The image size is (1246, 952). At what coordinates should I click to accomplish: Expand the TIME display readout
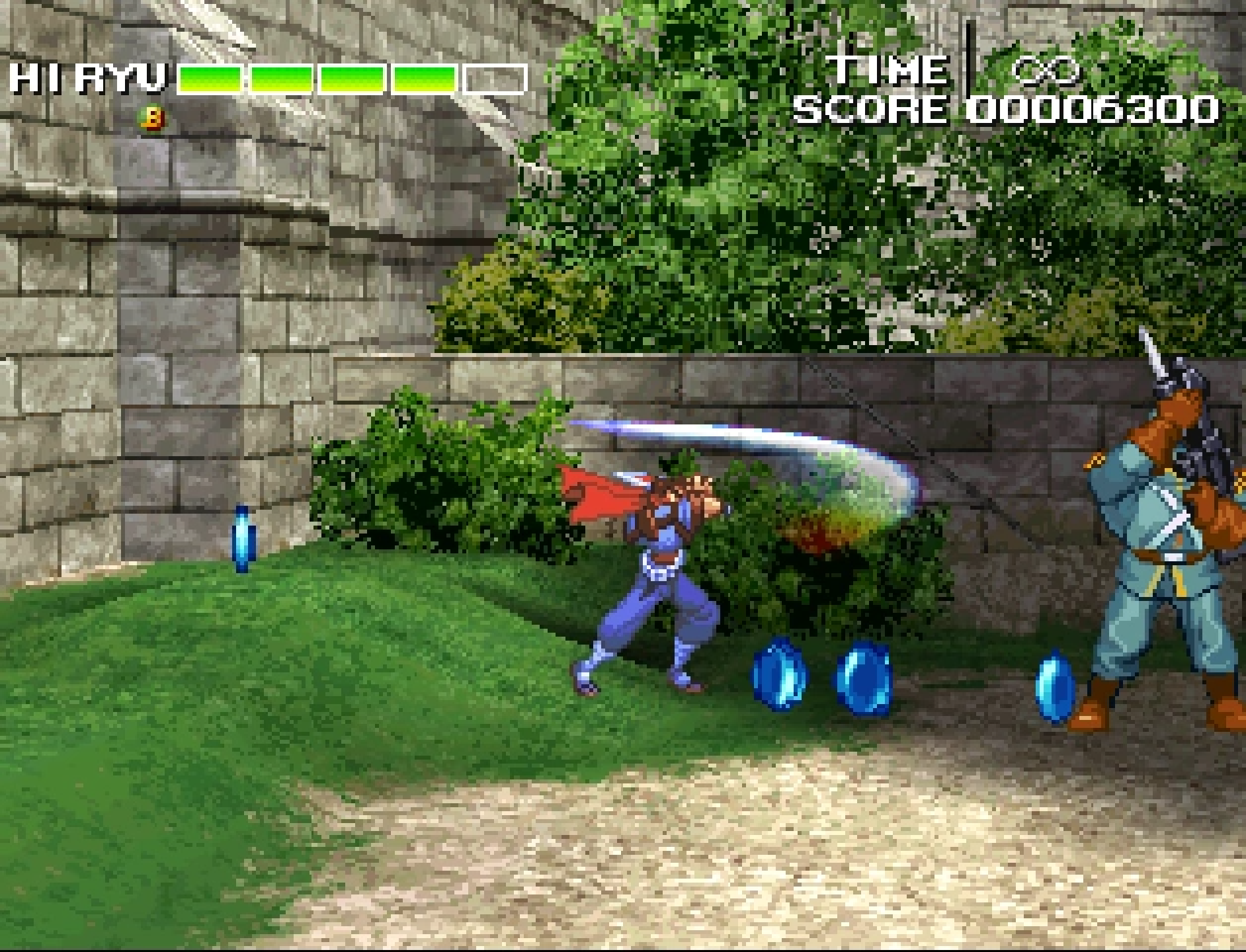coord(890,71)
